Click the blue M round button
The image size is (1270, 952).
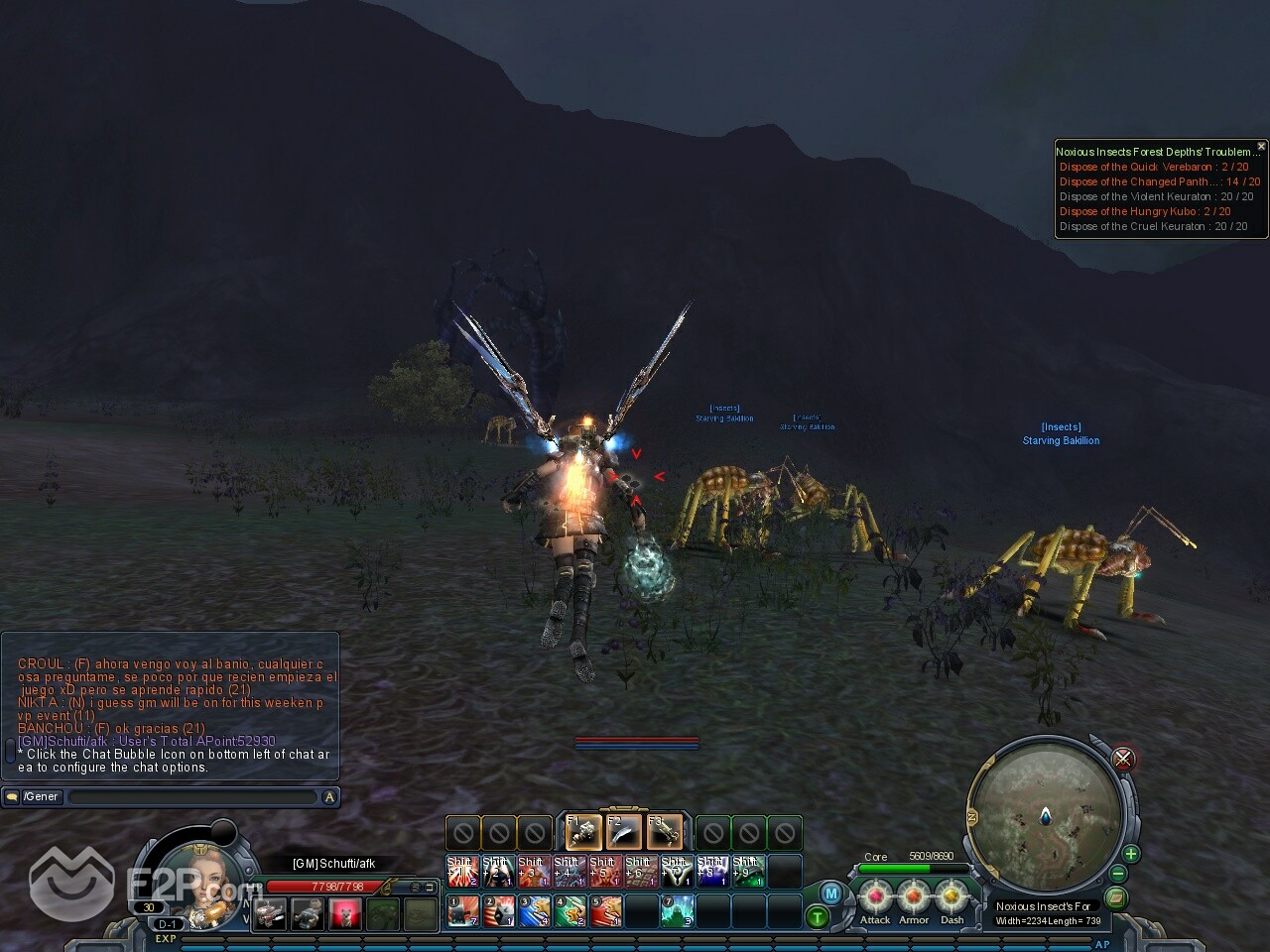click(x=831, y=893)
